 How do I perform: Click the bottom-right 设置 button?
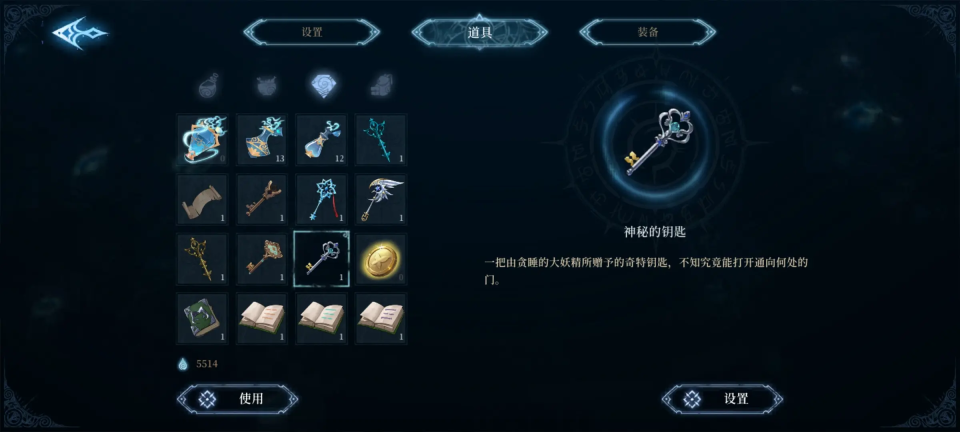(x=722, y=399)
